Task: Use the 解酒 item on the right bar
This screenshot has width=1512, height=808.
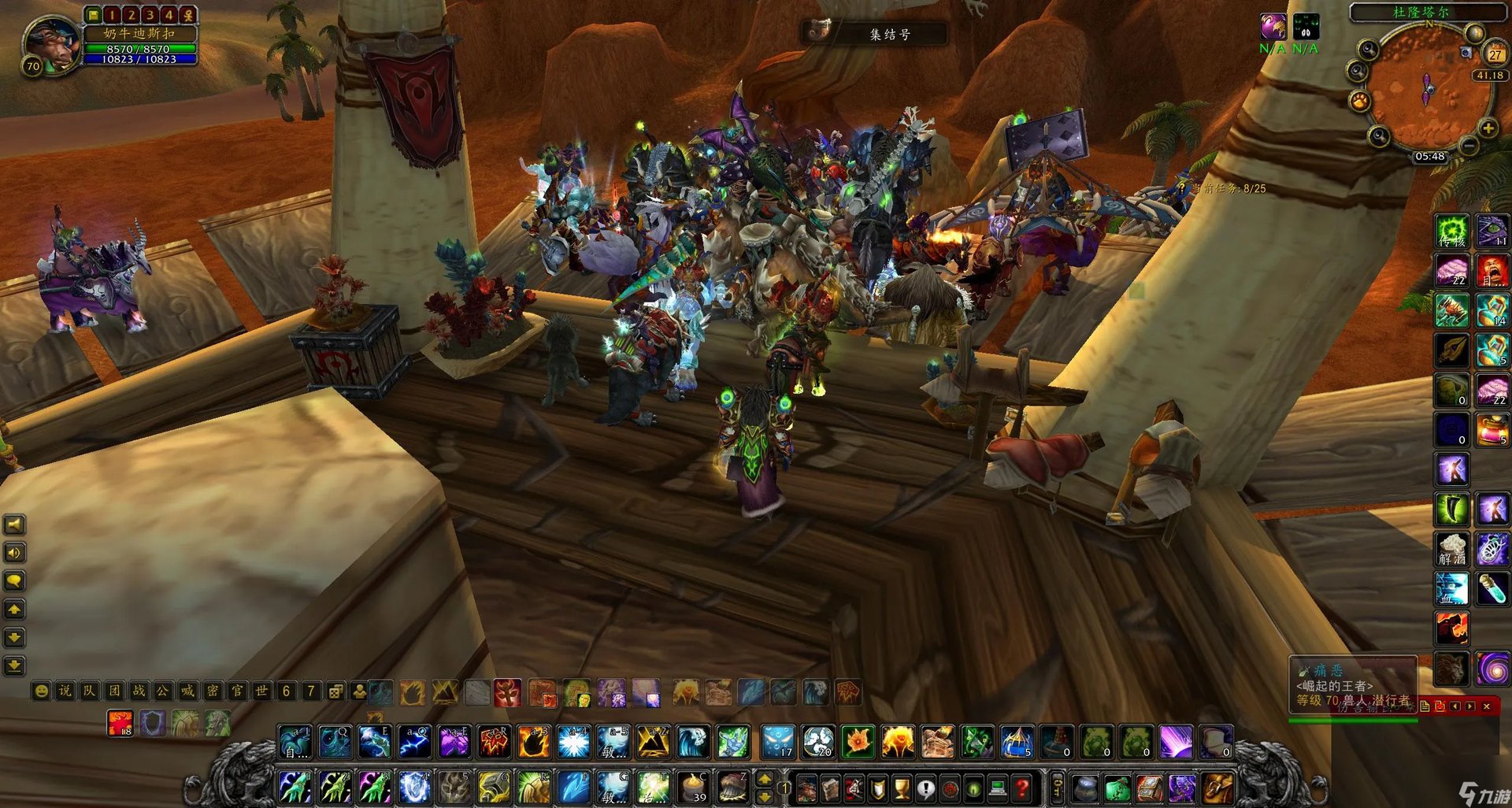Action: (x=1451, y=549)
